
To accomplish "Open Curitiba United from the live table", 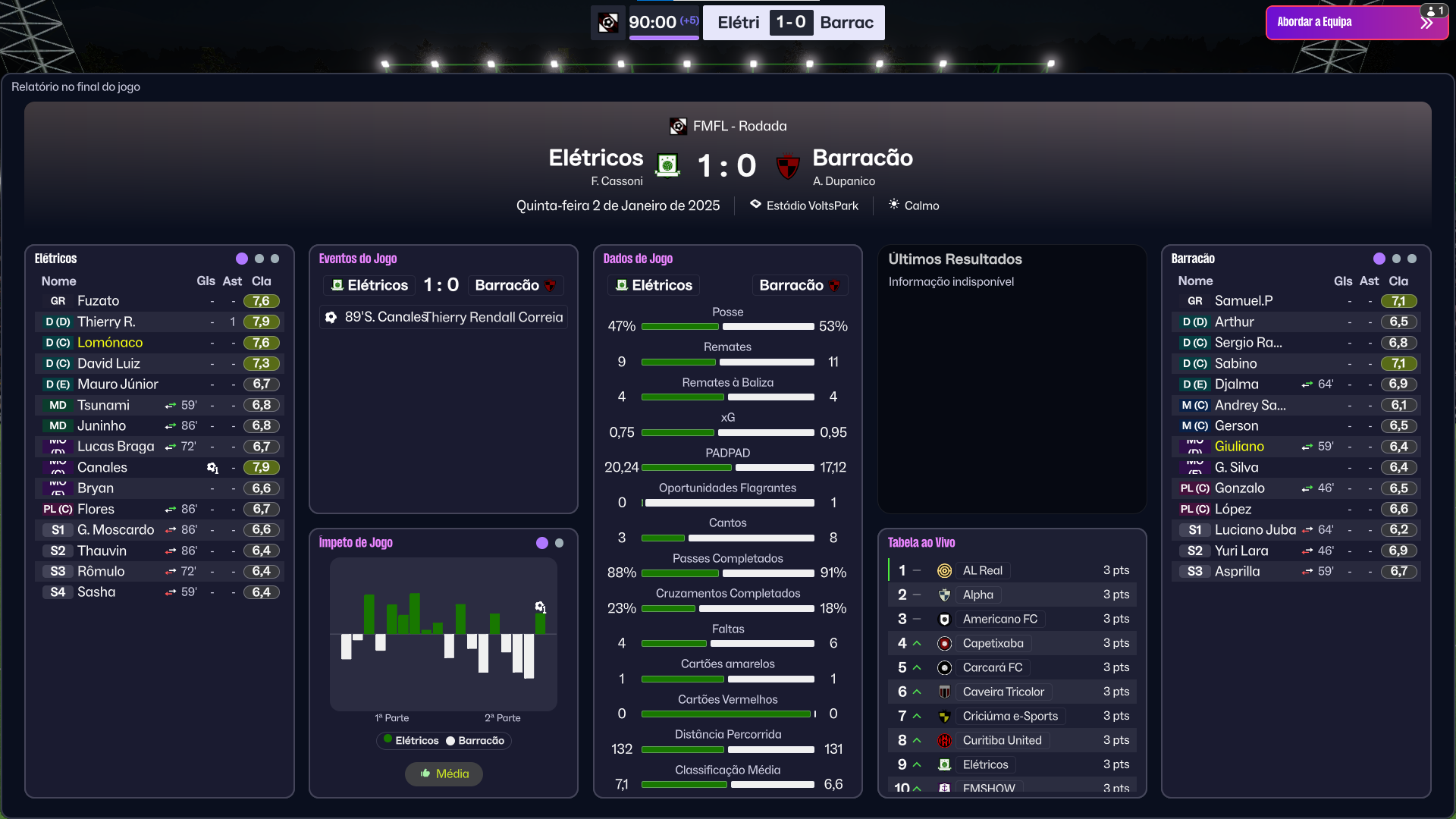I will coord(1002,740).
